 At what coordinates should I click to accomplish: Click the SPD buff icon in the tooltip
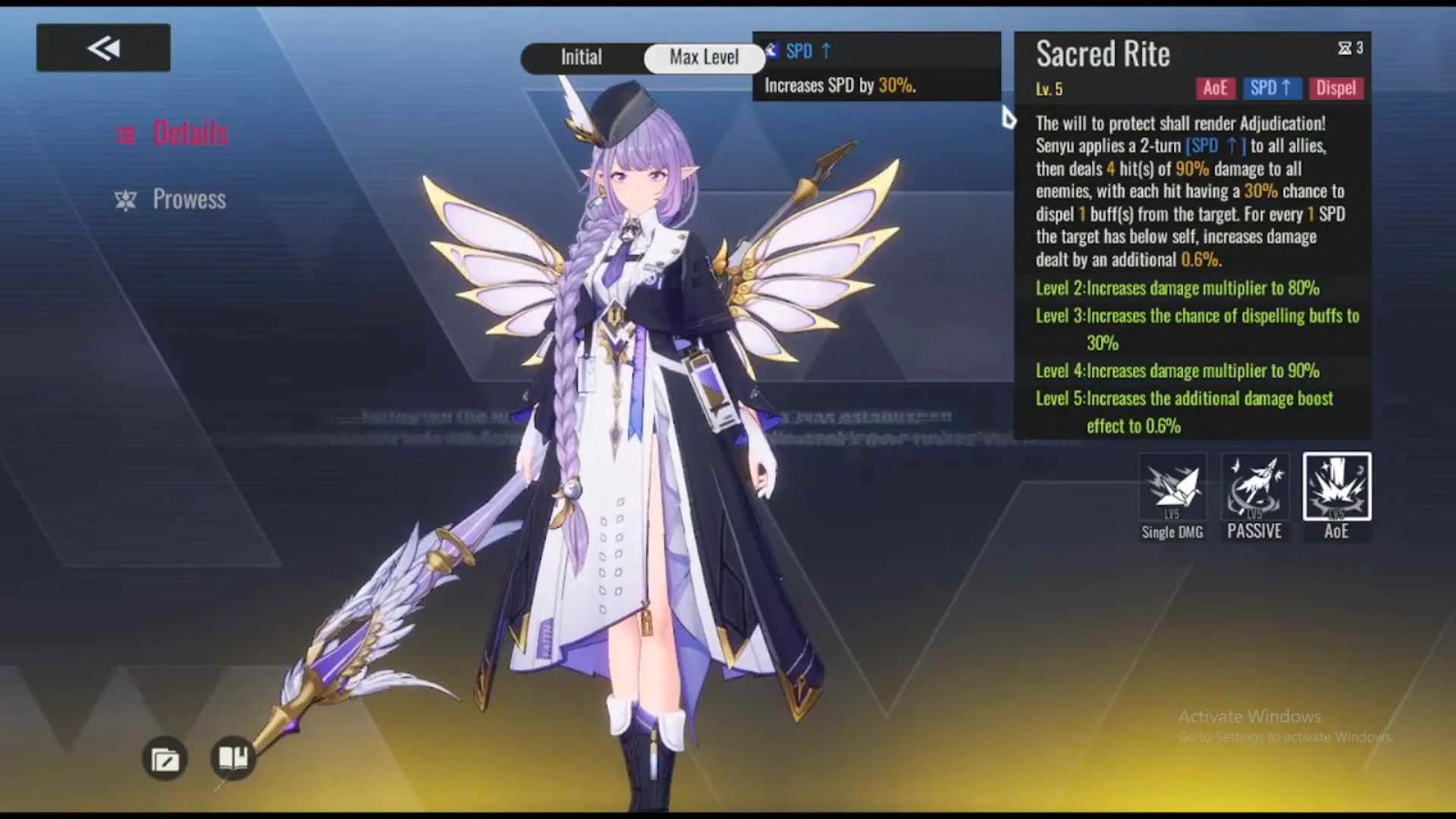tap(770, 51)
